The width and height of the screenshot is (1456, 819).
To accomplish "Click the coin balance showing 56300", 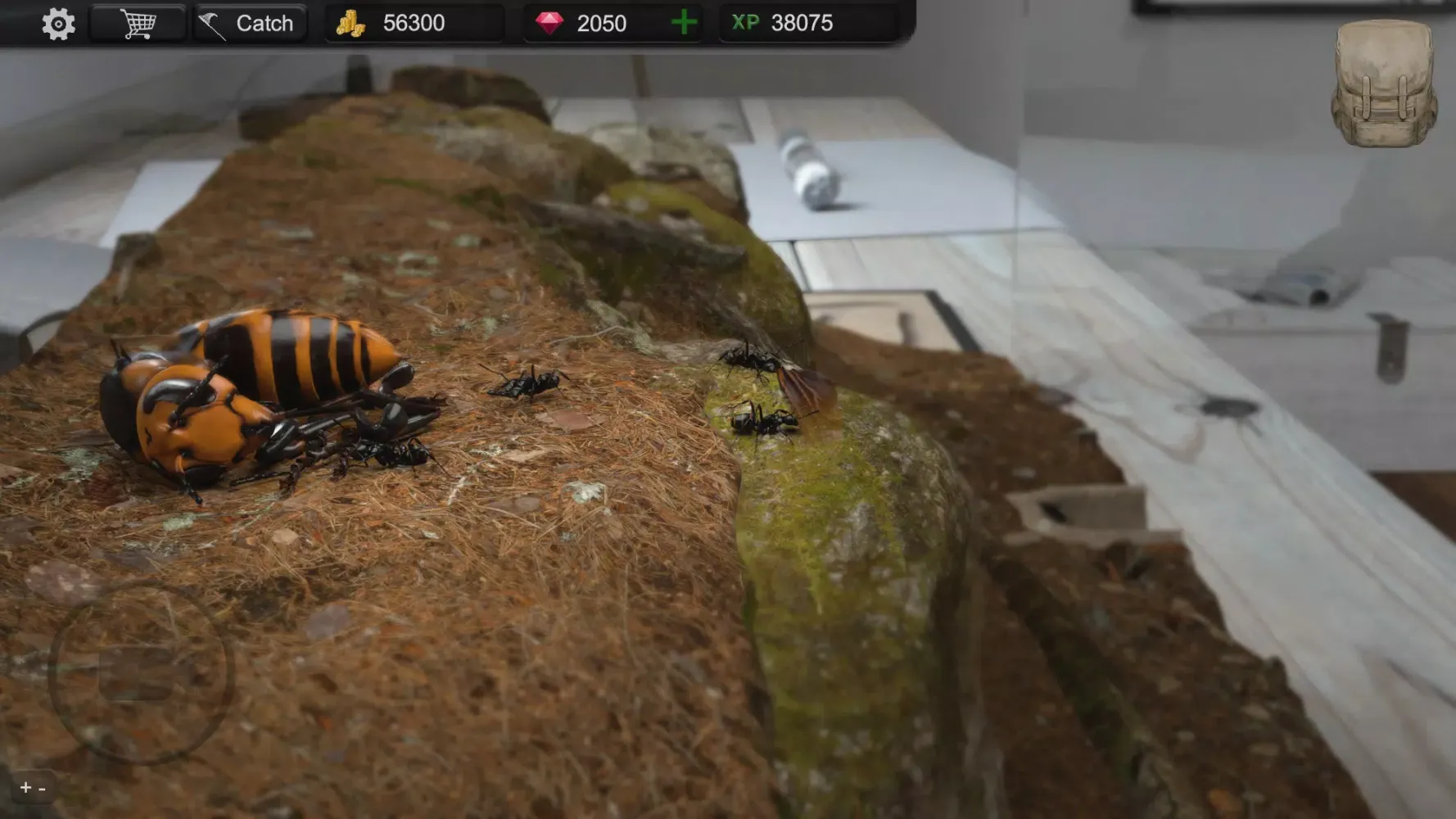I will 414,23.
